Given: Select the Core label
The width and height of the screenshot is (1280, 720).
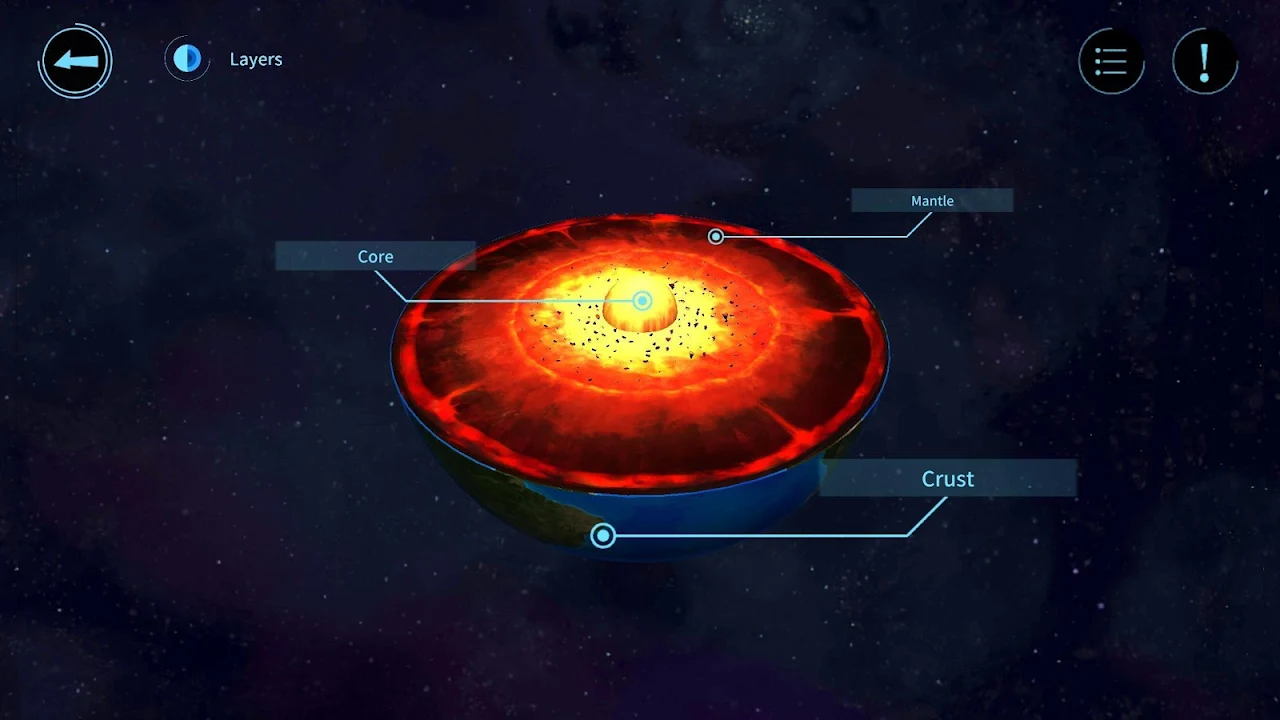Looking at the screenshot, I should [x=375, y=256].
